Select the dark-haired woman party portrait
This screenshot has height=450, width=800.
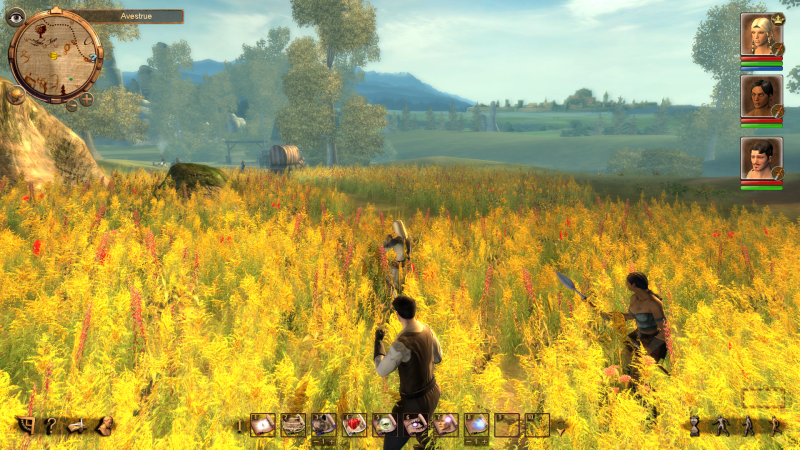point(760,96)
